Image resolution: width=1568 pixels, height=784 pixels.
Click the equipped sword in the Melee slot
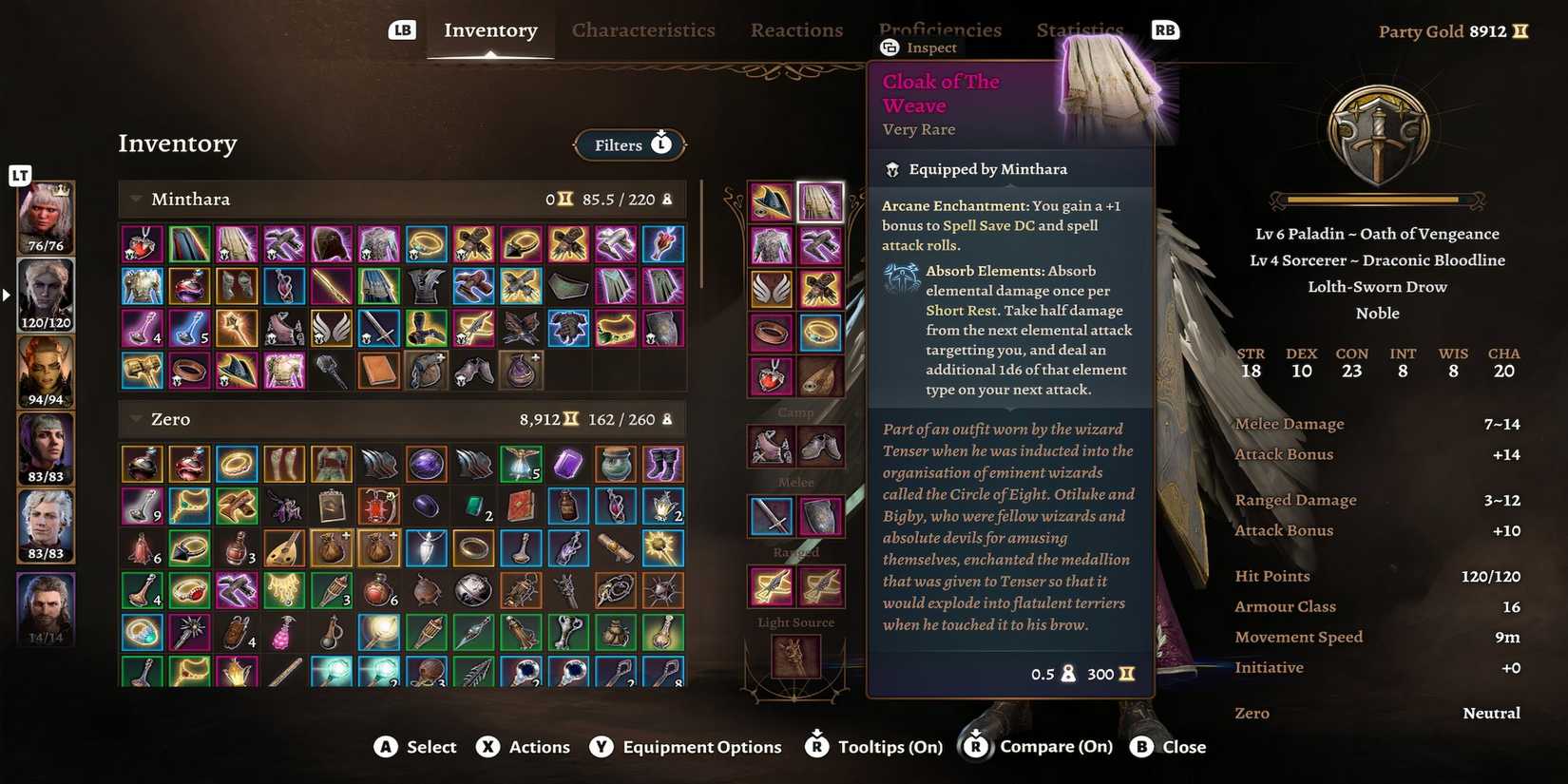coord(772,513)
